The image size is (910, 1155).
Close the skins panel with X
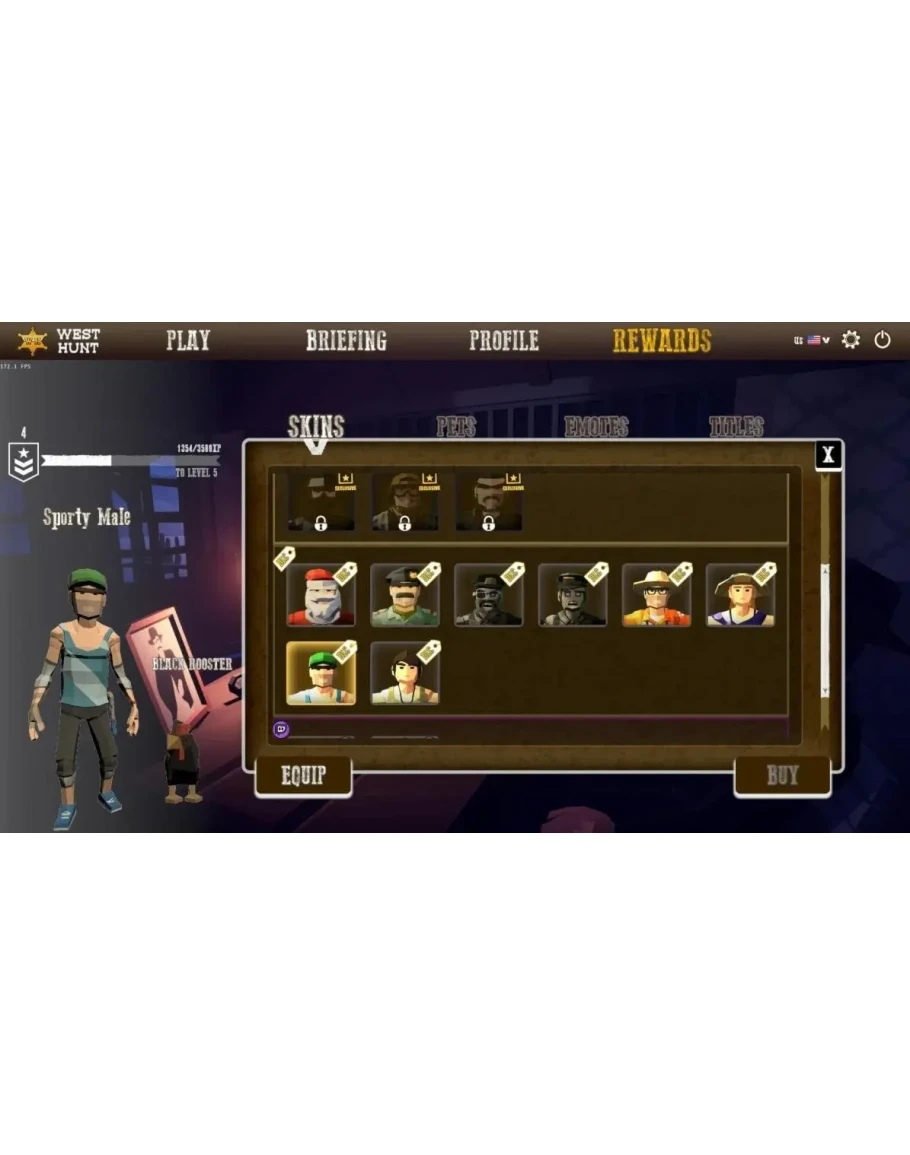click(828, 456)
